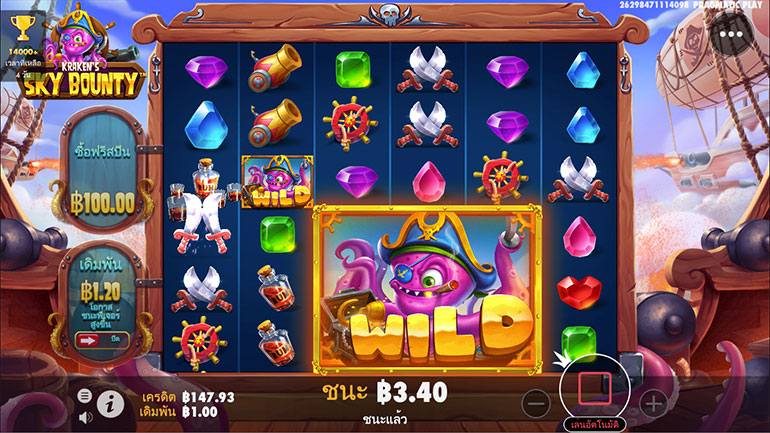The width and height of the screenshot is (770, 433).
Task: Open autoplay options label
Action: 595,424
